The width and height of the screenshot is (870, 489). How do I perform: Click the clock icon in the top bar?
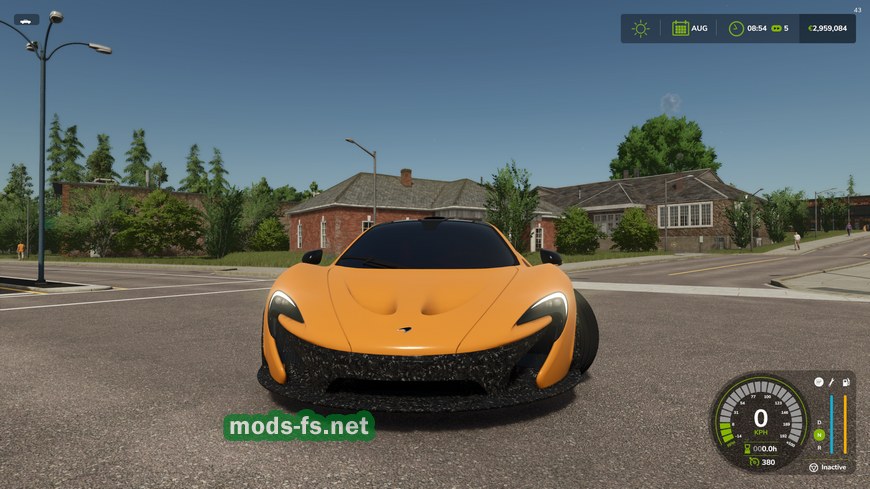pos(736,28)
